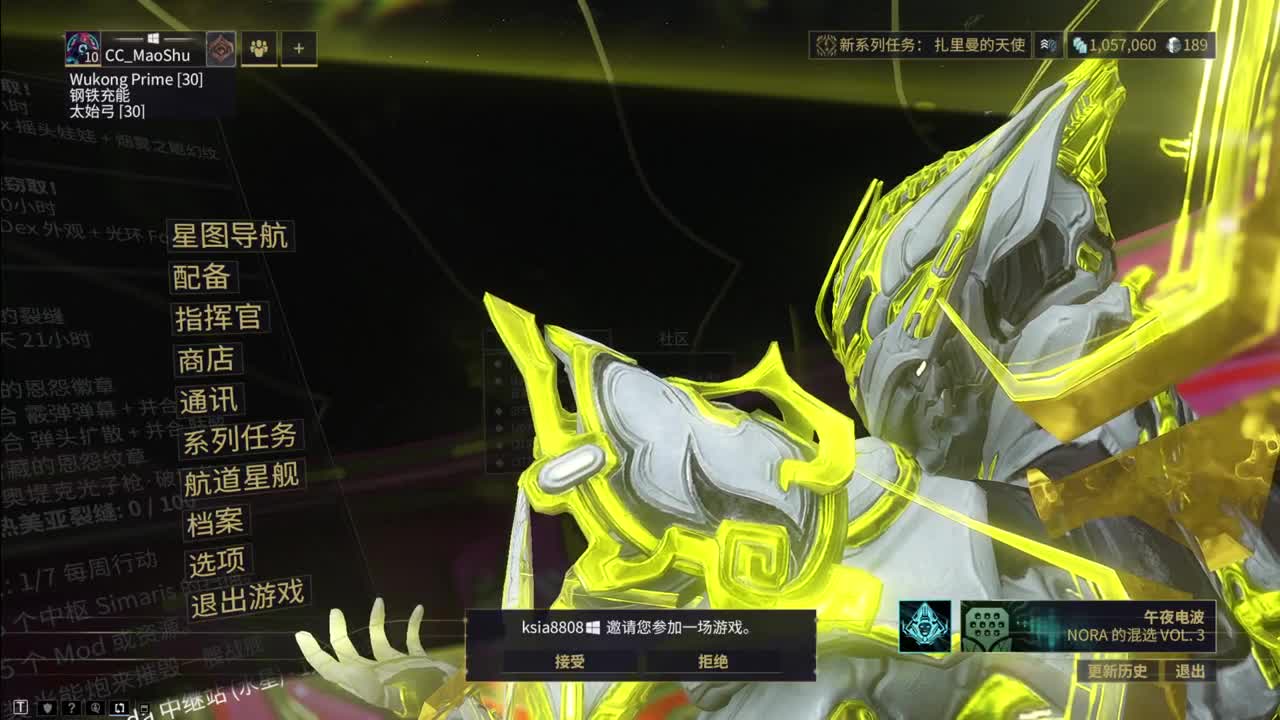
Task: Click the globe region icon at bottom left
Action: click(95, 707)
